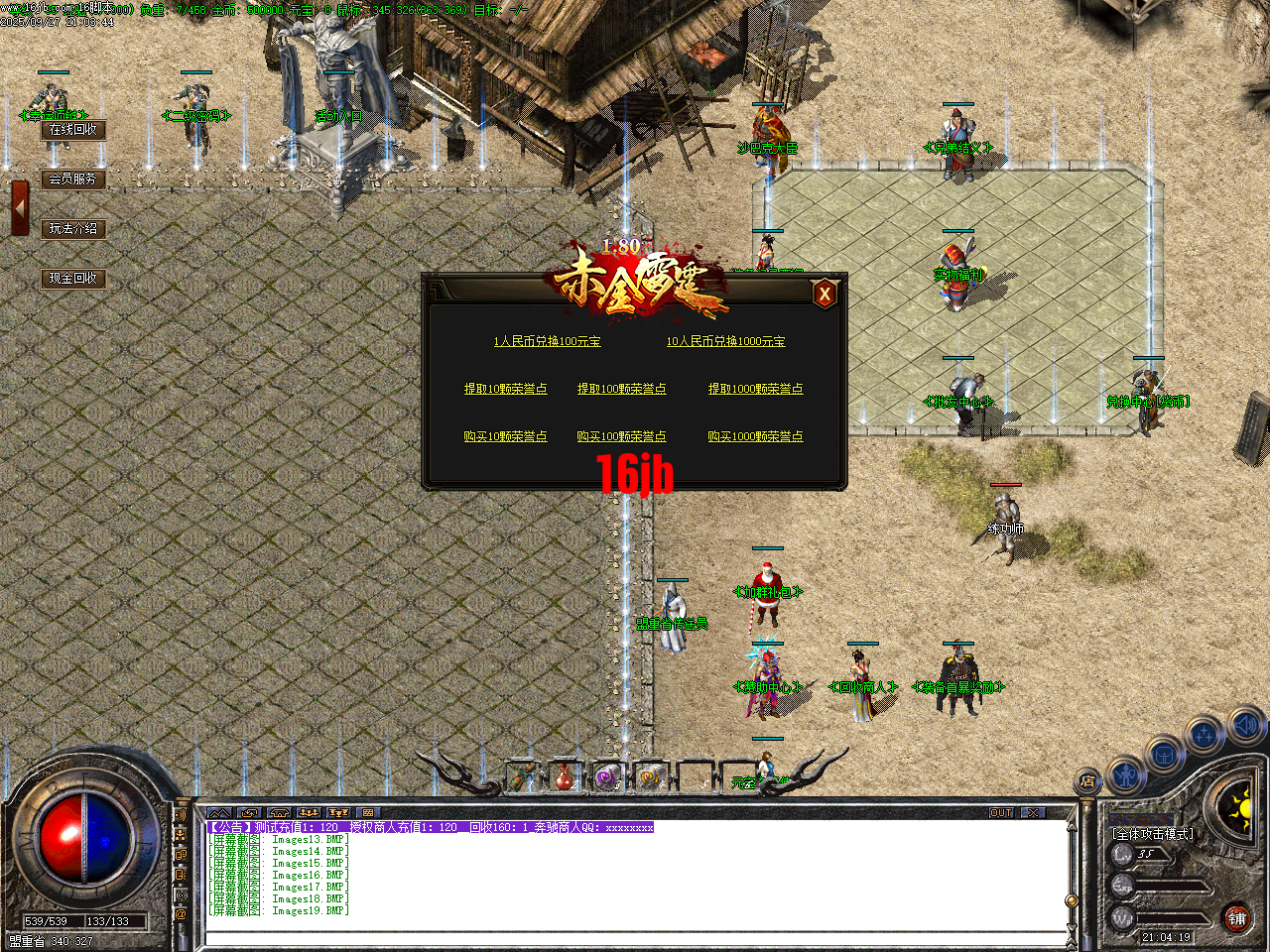Toggle the chat sound speaker icon beside the chatbox
Image resolution: width=1270 pixels, height=952 pixels.
click(x=181, y=815)
